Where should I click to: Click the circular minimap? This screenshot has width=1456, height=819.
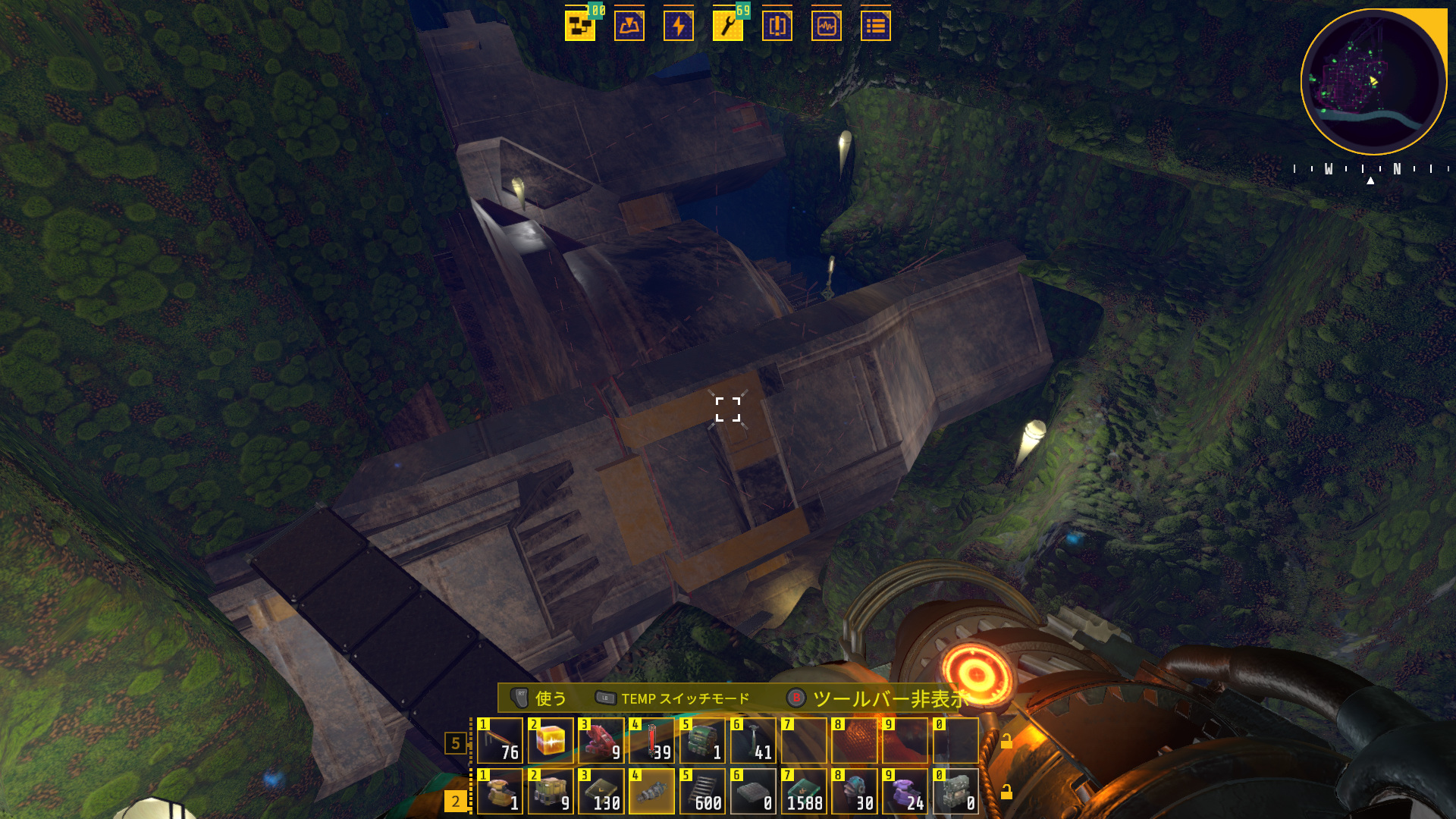pos(1373,81)
